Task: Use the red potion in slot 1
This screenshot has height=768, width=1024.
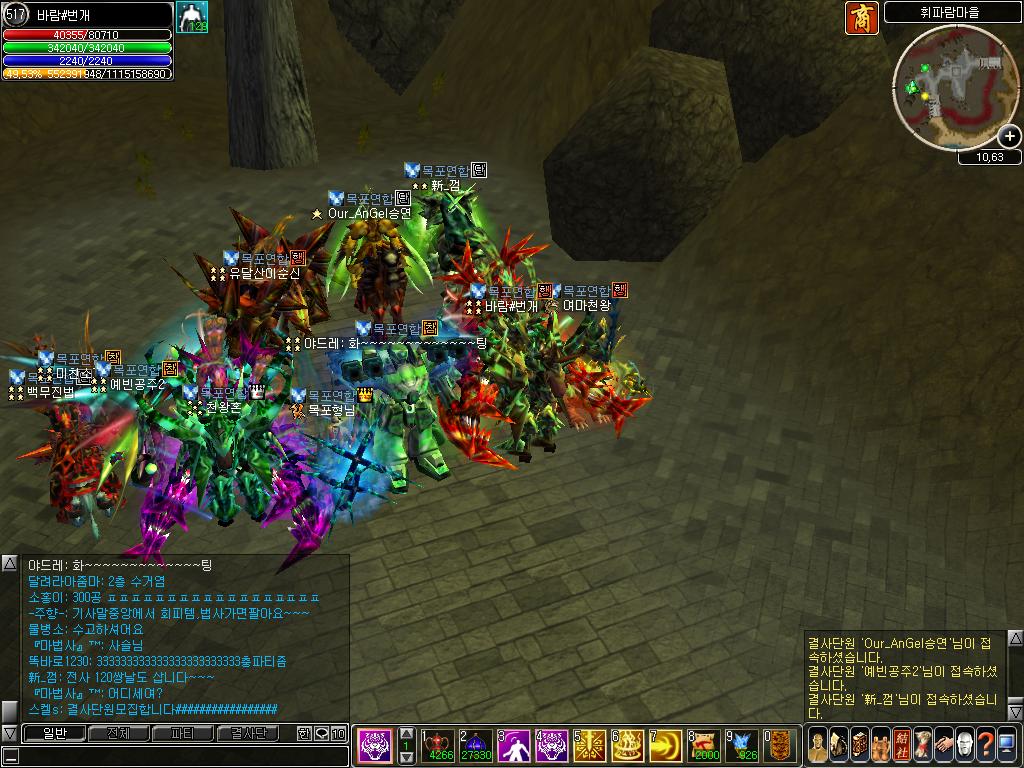Action: 440,746
